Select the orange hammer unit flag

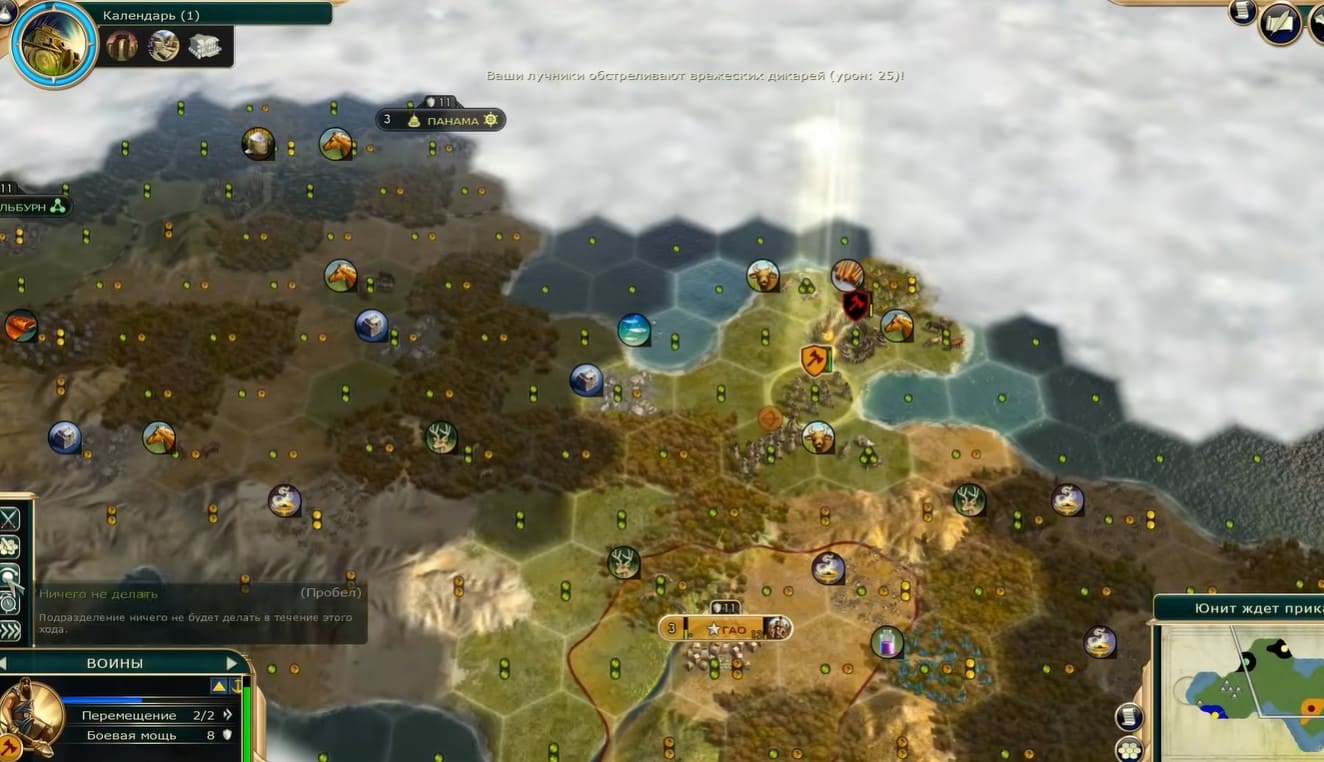[815, 359]
